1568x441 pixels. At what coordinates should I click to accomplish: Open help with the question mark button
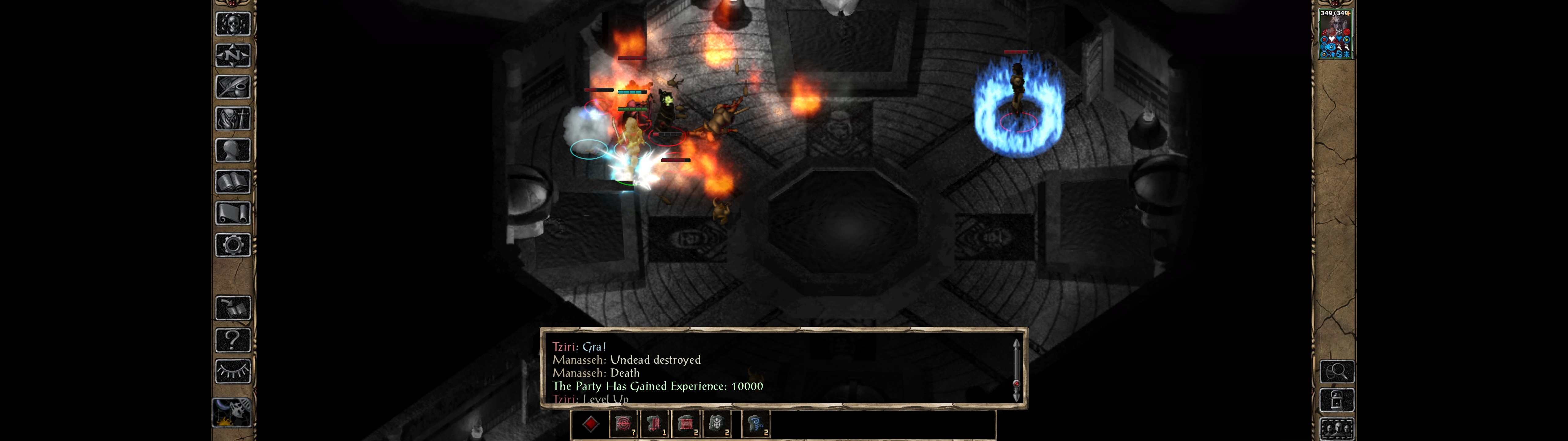click(x=232, y=340)
